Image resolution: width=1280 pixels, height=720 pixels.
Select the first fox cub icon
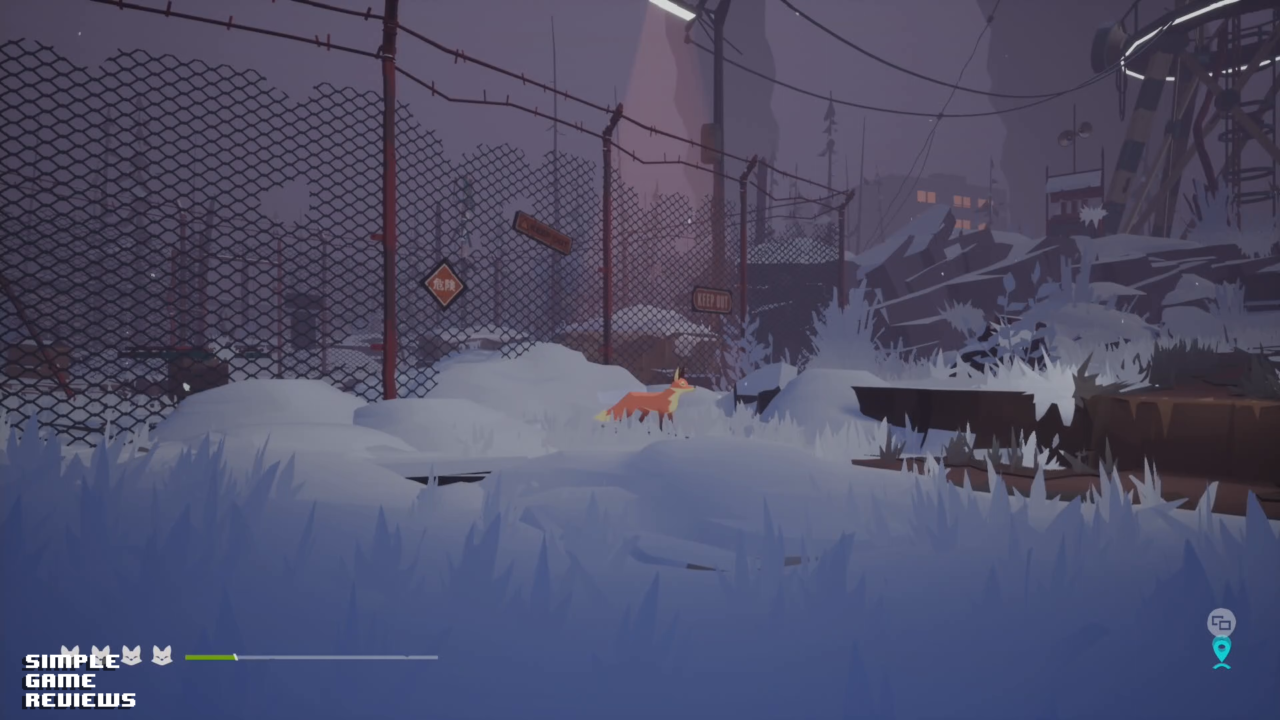[x=72, y=654]
